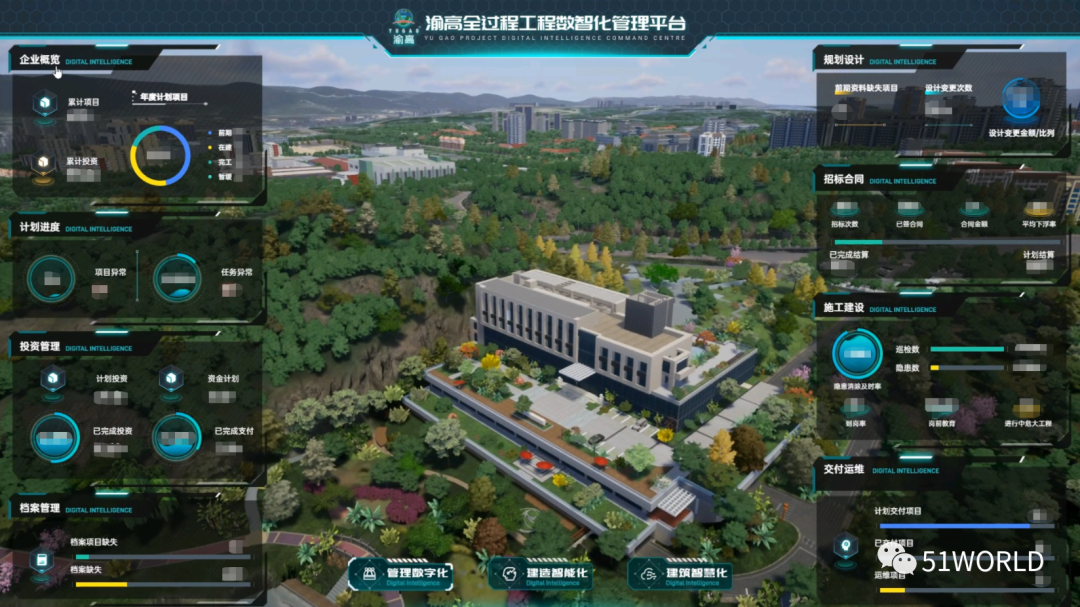
Task: Select the 建筑智慧化 button
Action: [x=685, y=575]
